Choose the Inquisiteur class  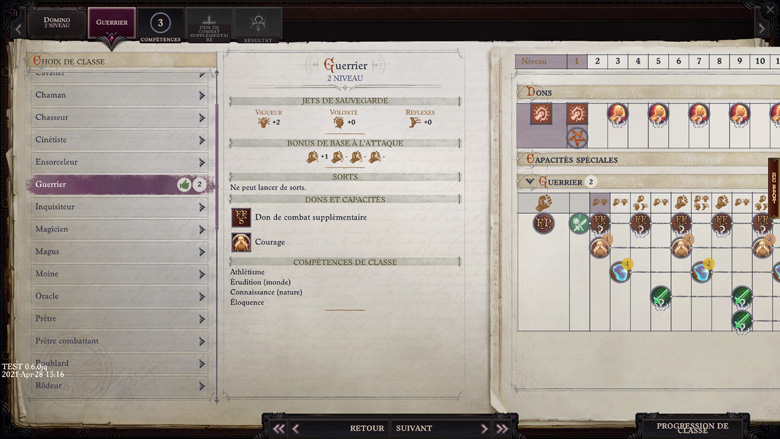coord(118,207)
